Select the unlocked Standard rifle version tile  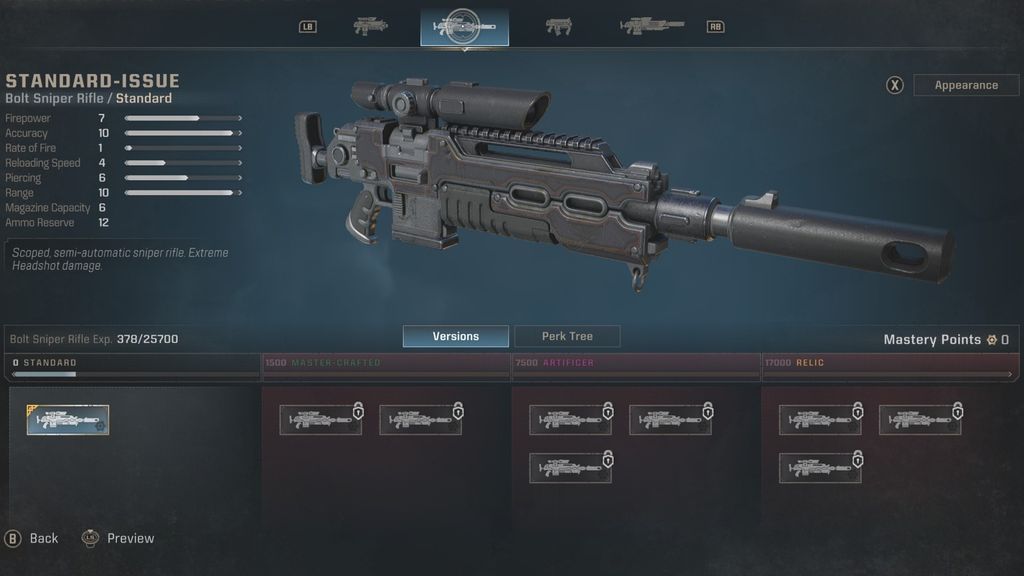(x=68, y=420)
